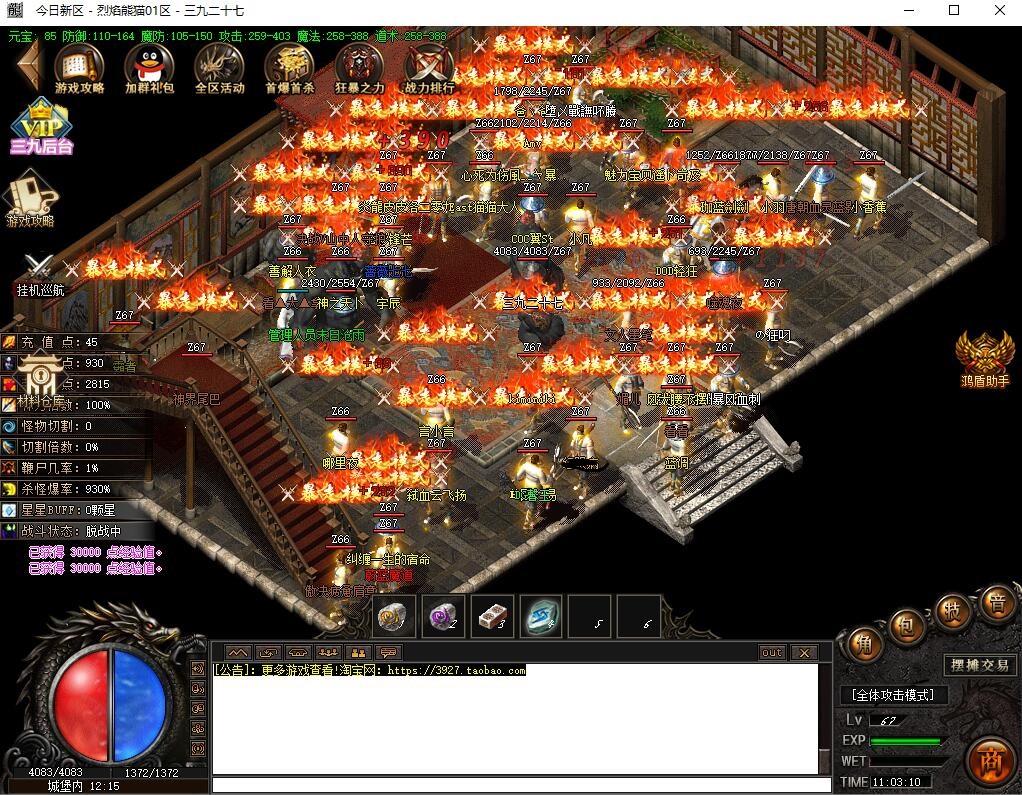
Task: Minimize the game window
Action: (907, 11)
